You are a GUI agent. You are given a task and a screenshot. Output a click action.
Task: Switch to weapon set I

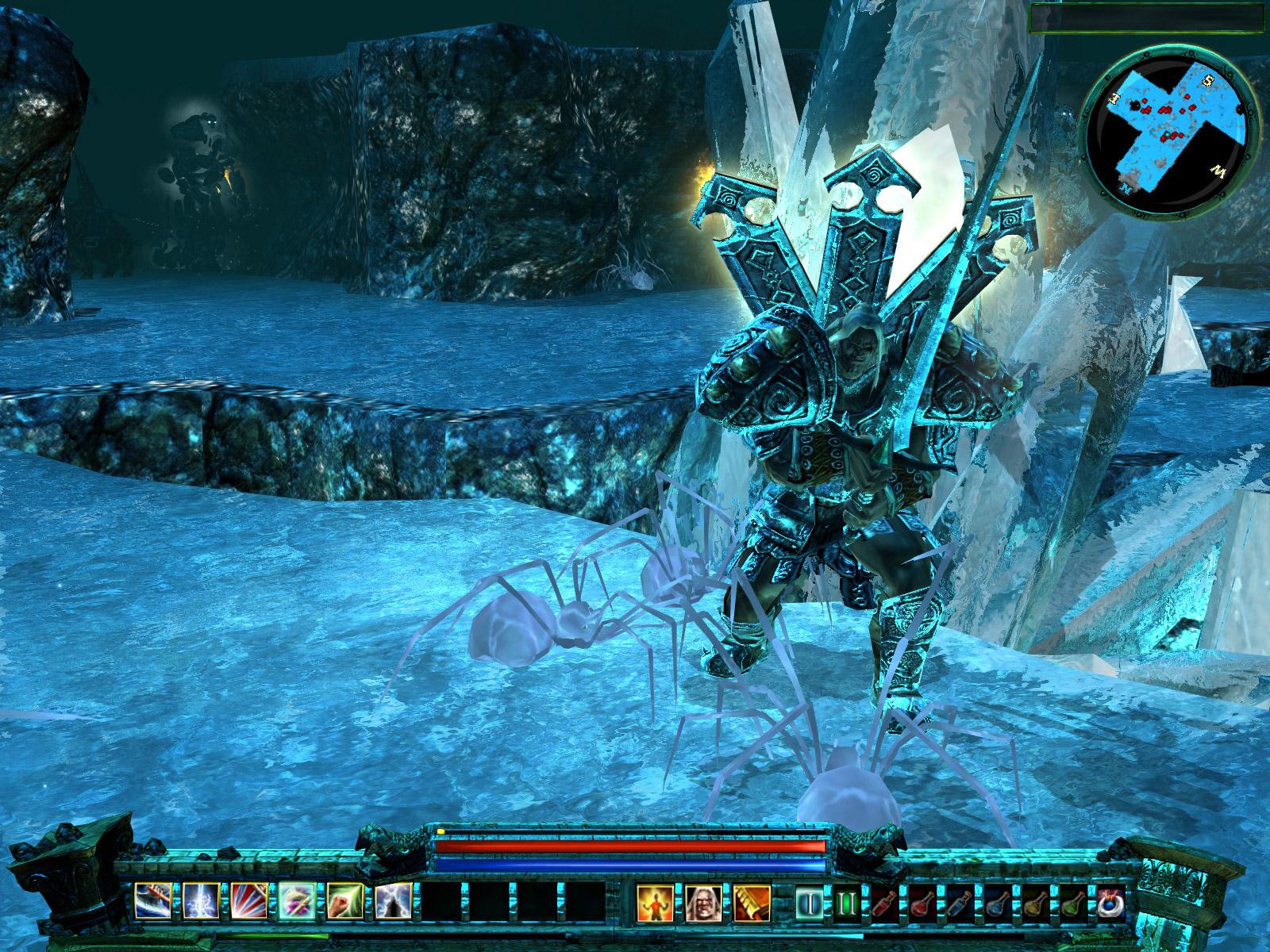pyautogui.click(x=811, y=903)
